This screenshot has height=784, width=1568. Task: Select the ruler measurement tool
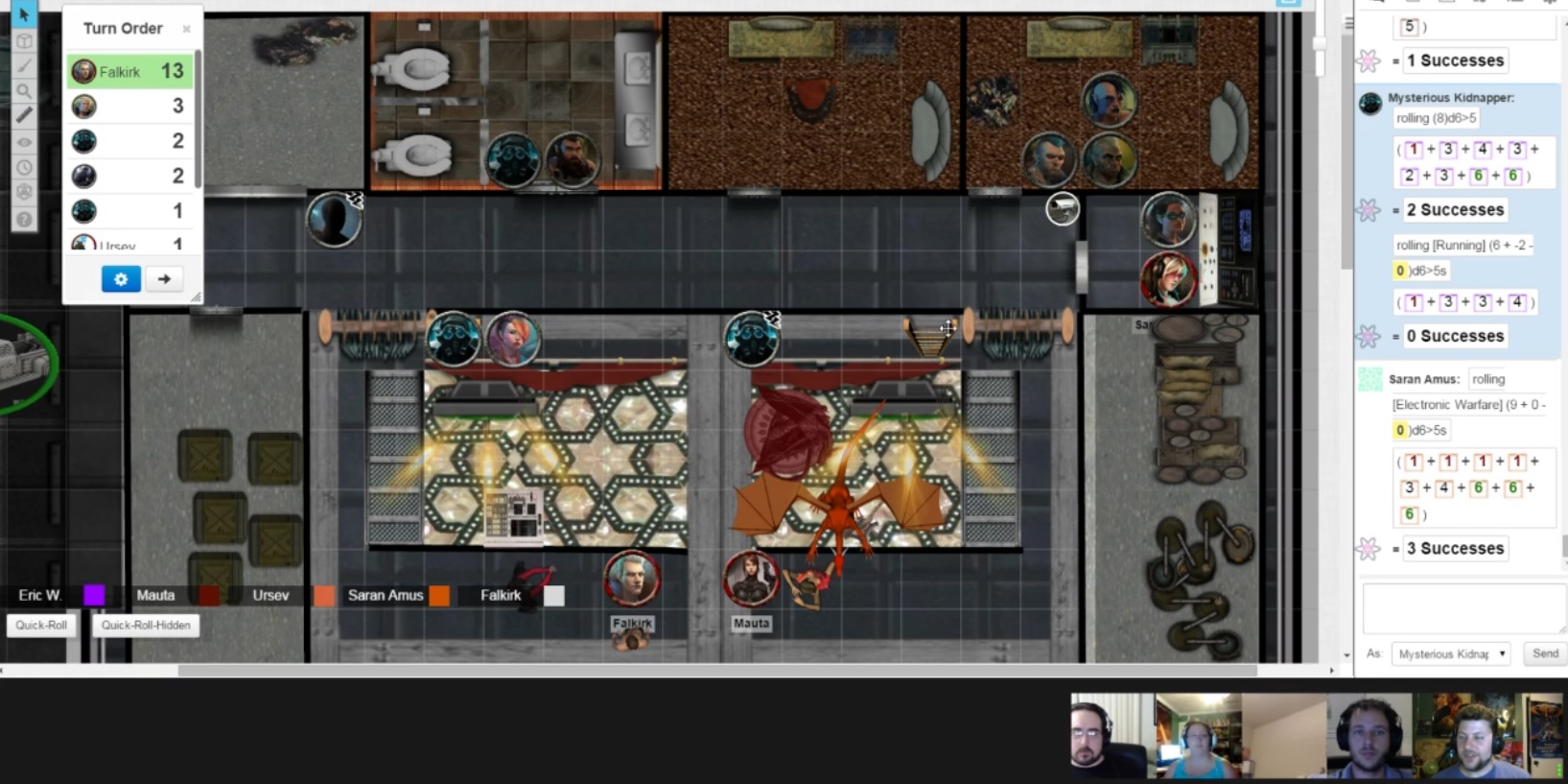point(25,114)
